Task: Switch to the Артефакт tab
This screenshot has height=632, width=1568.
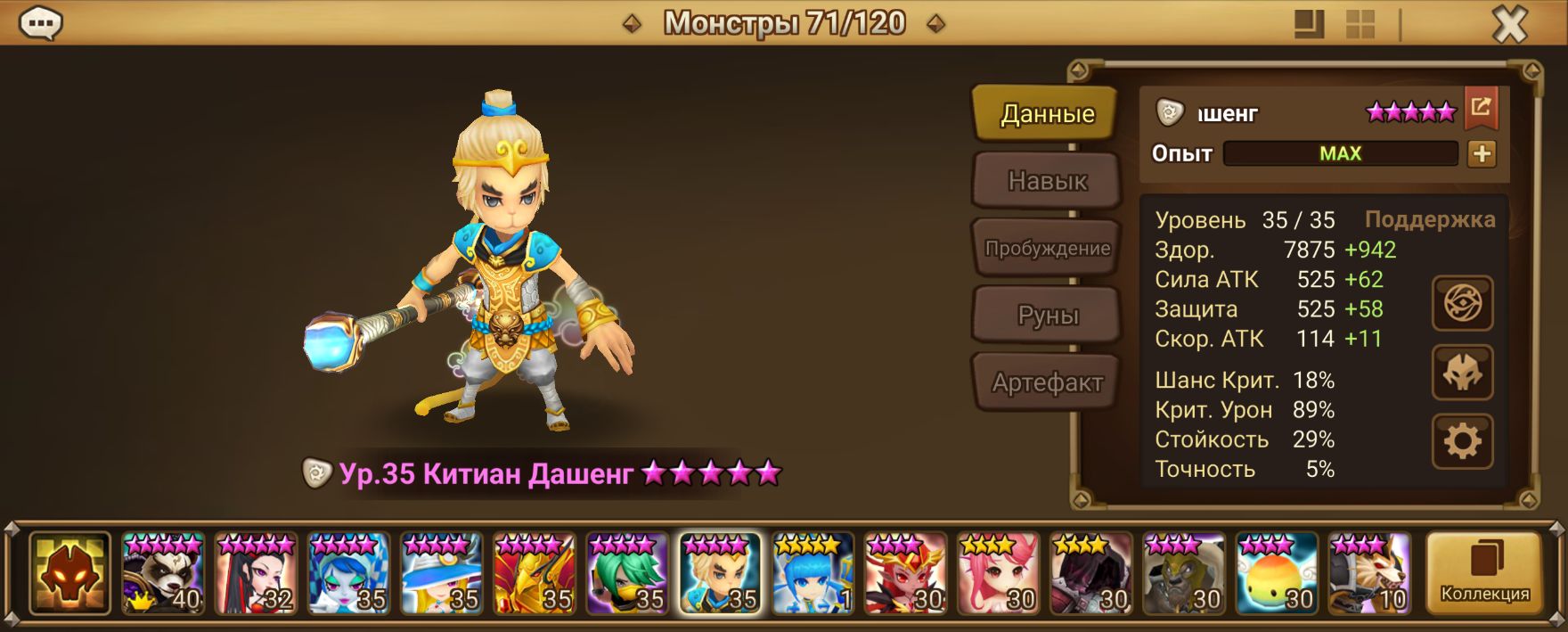Action: (x=1047, y=383)
